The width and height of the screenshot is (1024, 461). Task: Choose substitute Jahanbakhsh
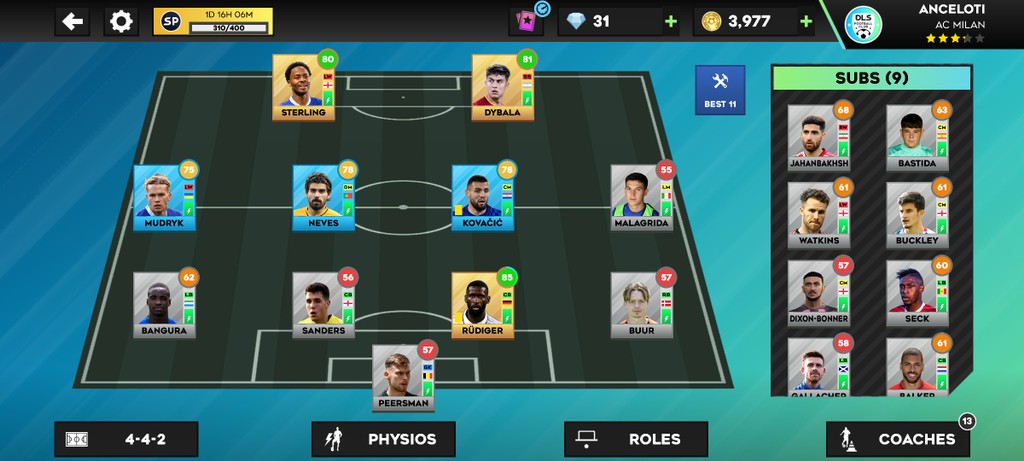point(818,137)
